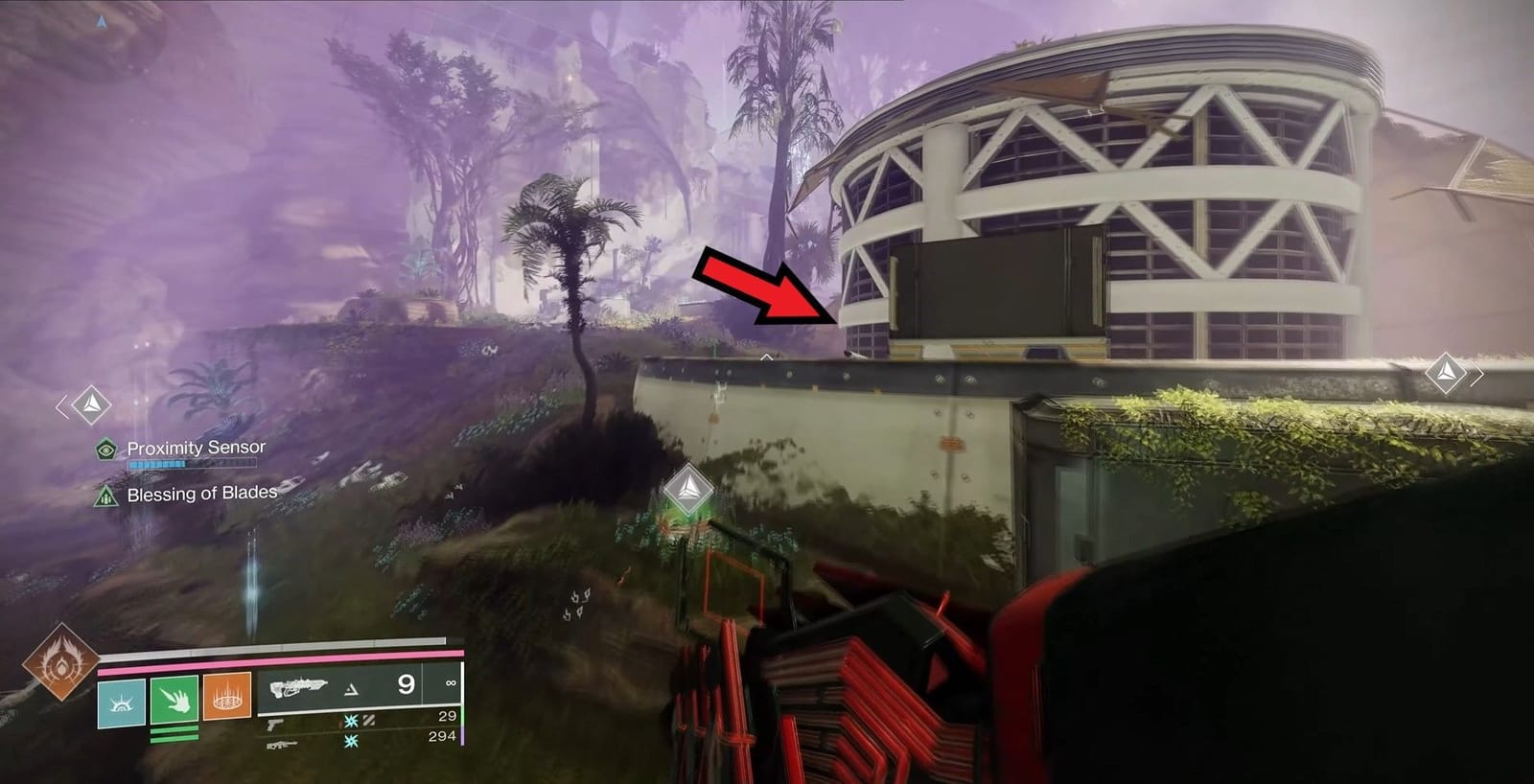Select the heavy weapon icon
This screenshot has width=1534, height=784.
pyautogui.click(x=282, y=746)
